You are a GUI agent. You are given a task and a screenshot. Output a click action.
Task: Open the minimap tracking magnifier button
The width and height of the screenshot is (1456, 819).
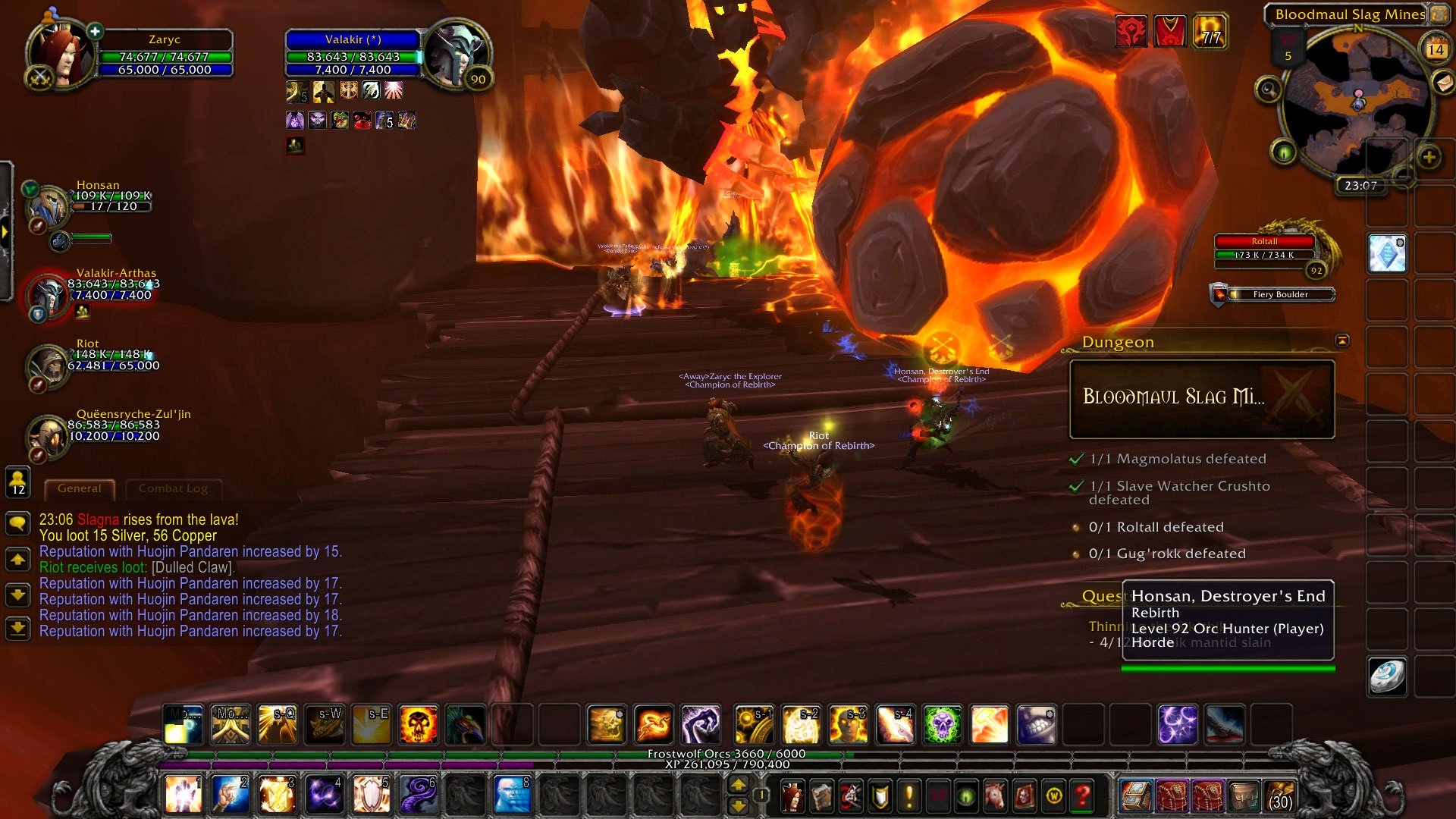pos(1268,90)
